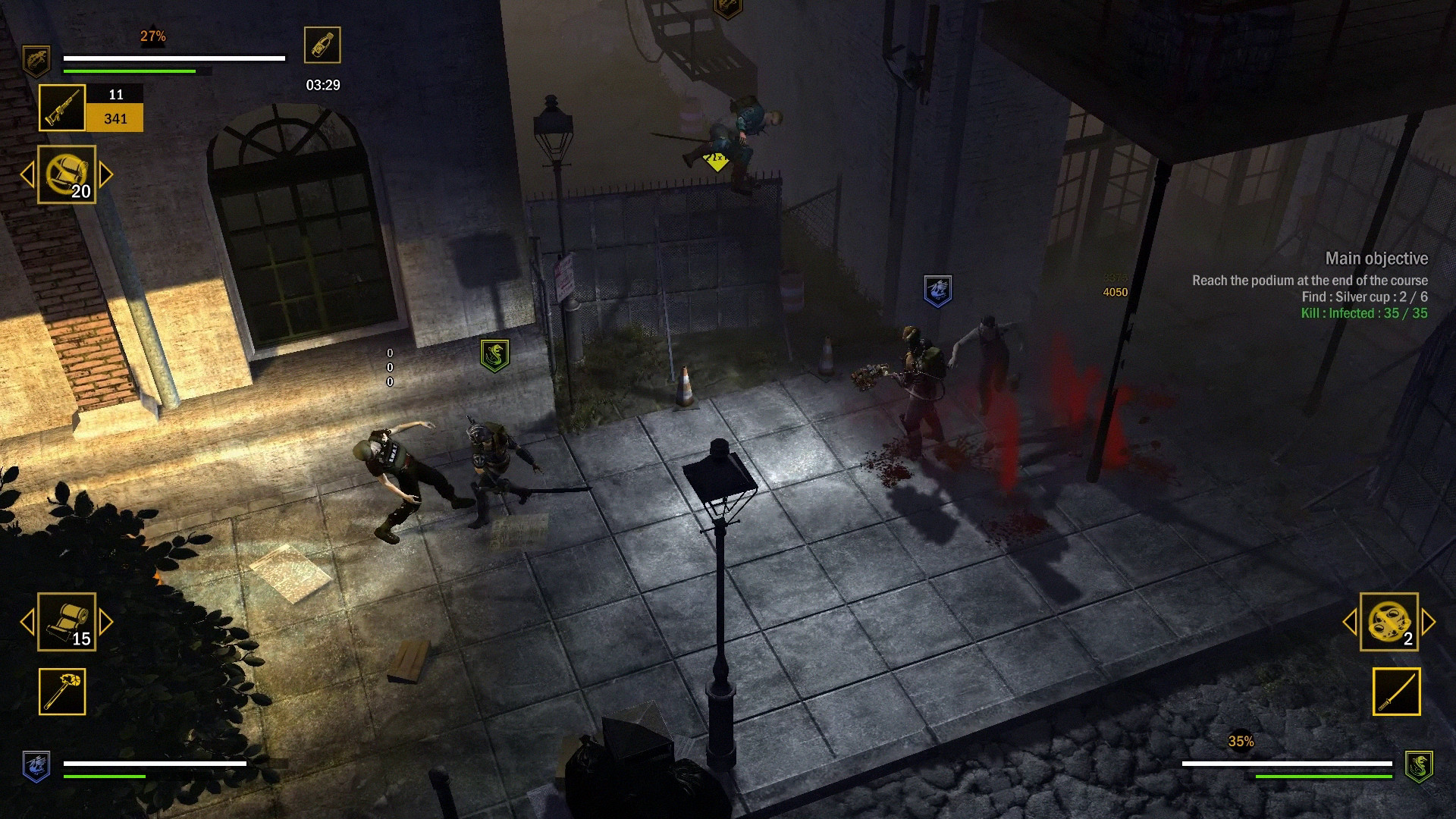Cycle to next item right of the gas mask
Screen dimensions: 1456x819
click(x=1429, y=622)
